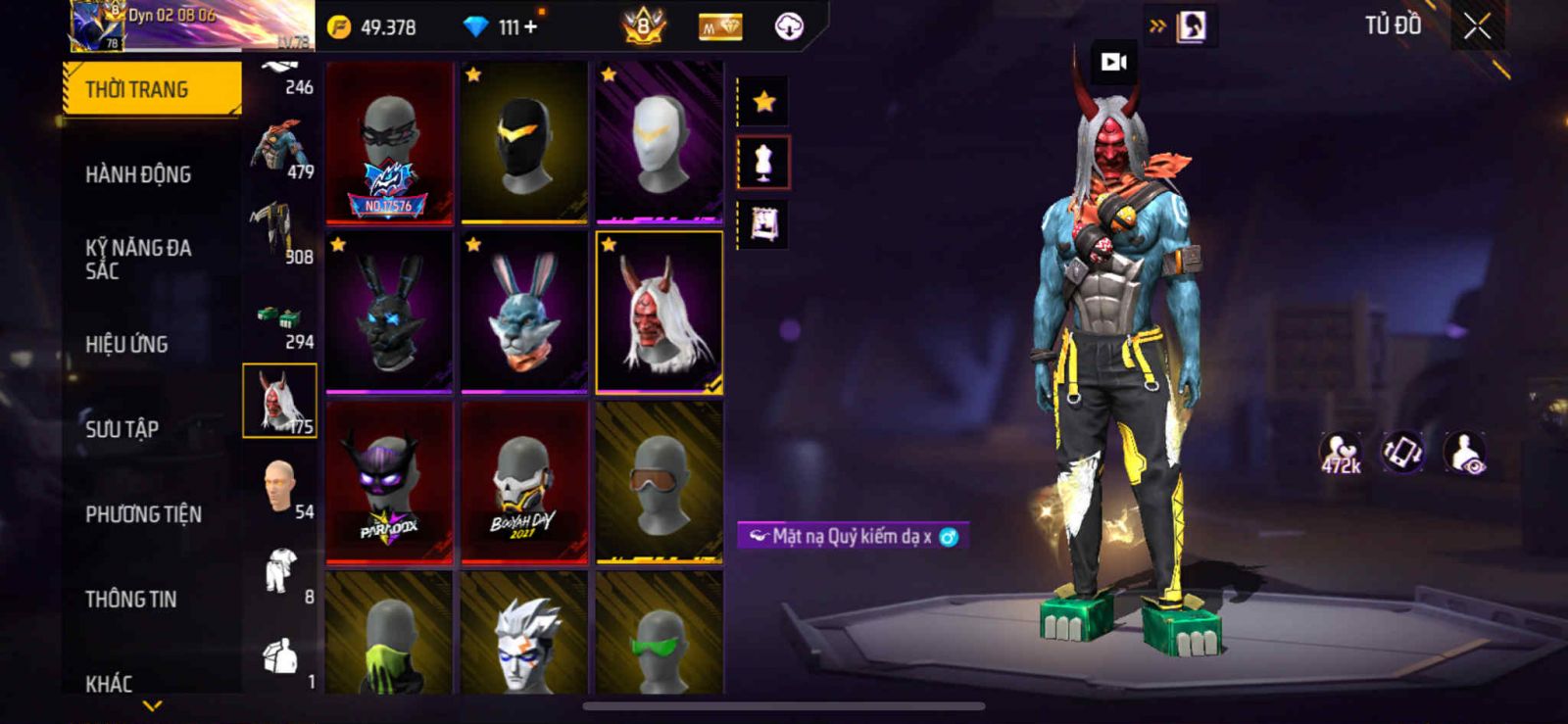The image size is (1568, 724).
Task: Open the face subcategory showing 54
Action: 280,488
